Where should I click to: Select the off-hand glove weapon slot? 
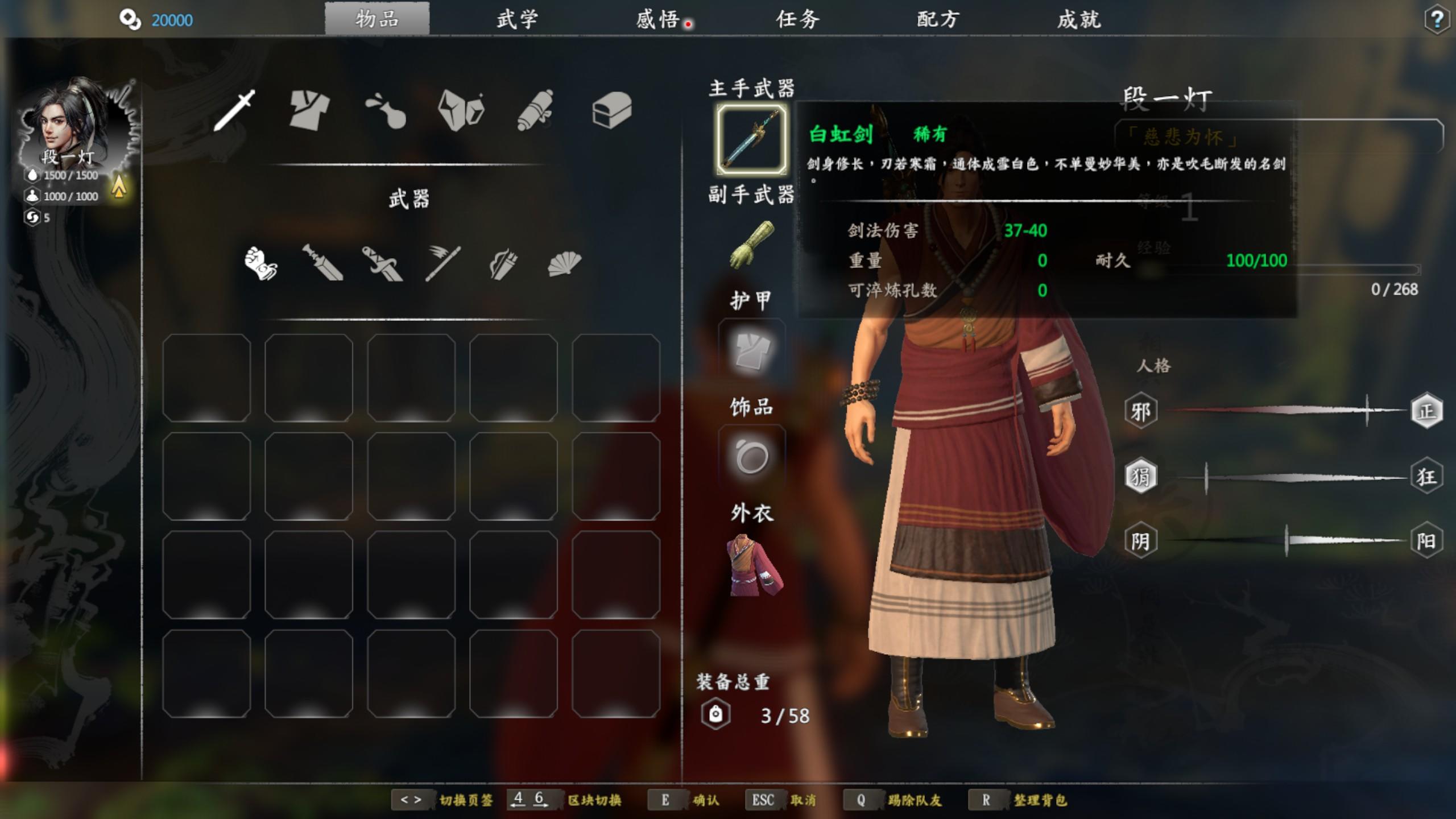[x=751, y=245]
